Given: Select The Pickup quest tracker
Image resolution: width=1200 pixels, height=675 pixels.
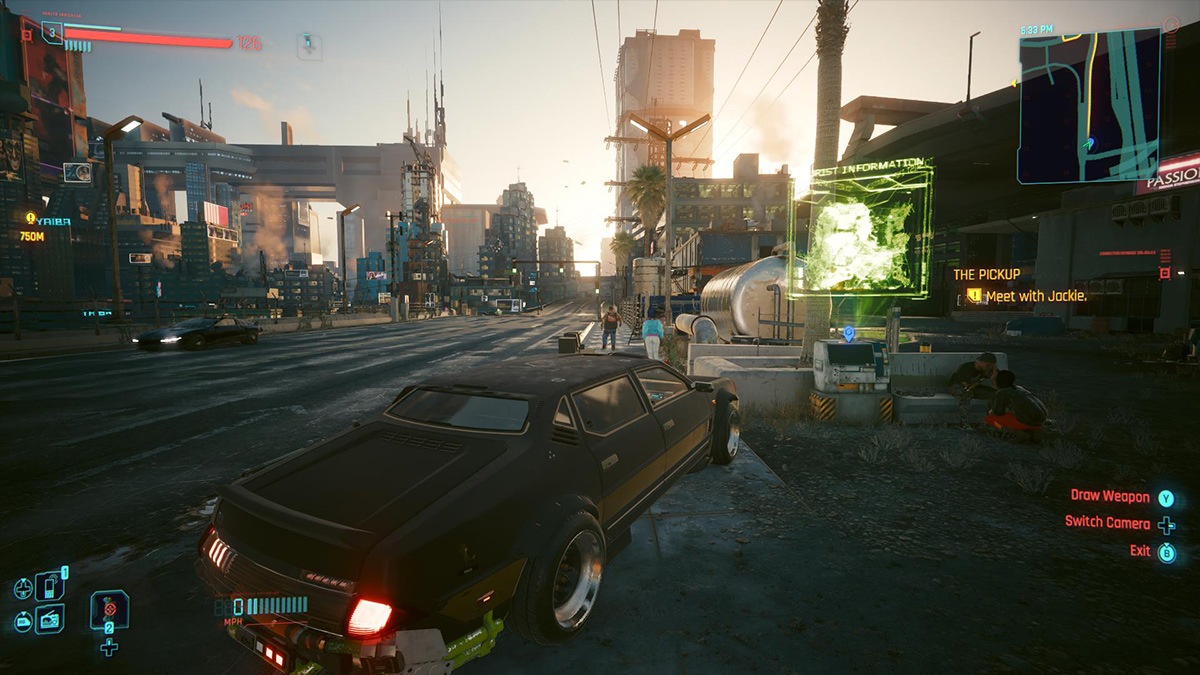Looking at the screenshot, I should pos(985,274).
